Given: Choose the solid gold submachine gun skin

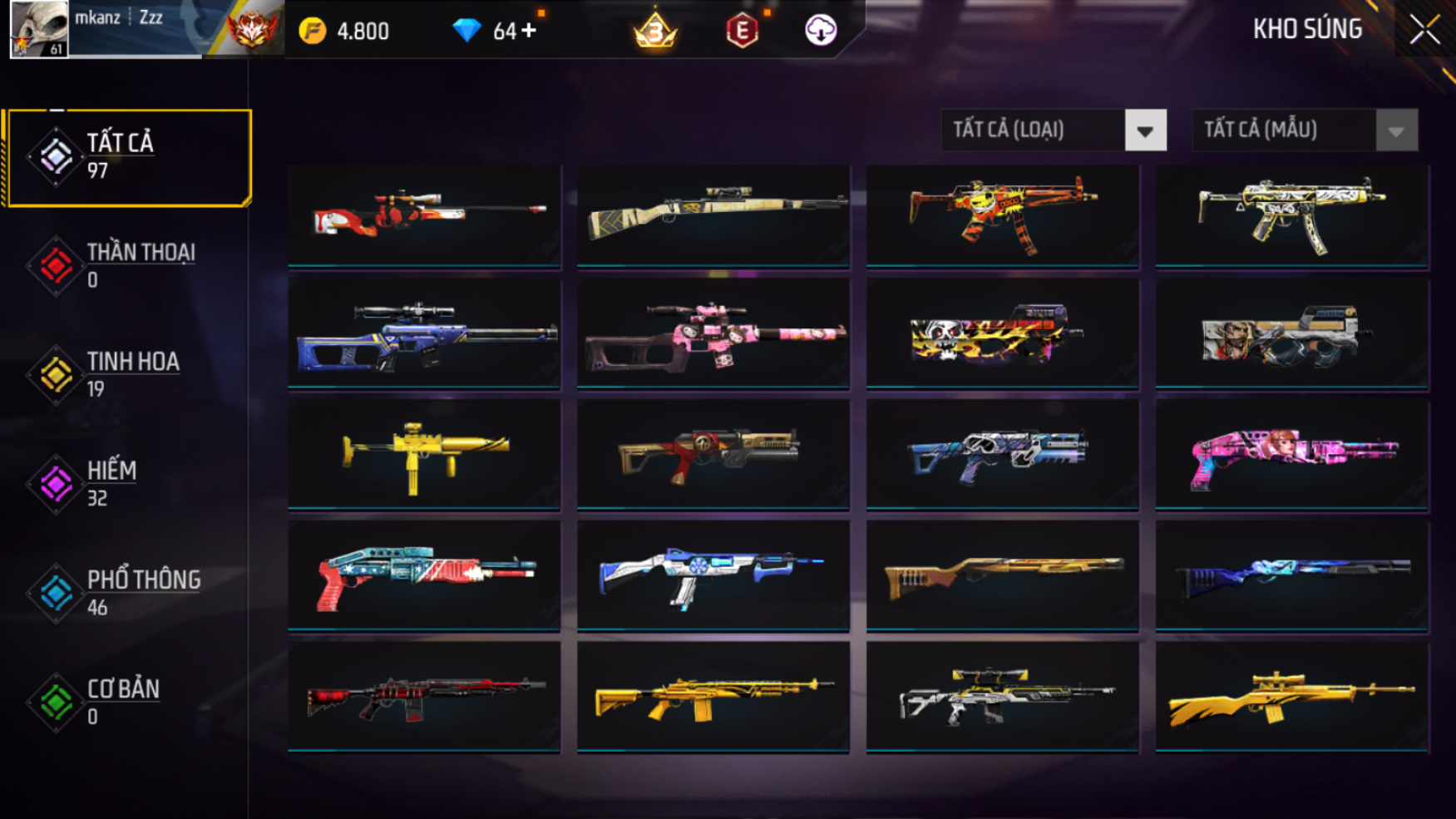Looking at the screenshot, I should [x=424, y=454].
